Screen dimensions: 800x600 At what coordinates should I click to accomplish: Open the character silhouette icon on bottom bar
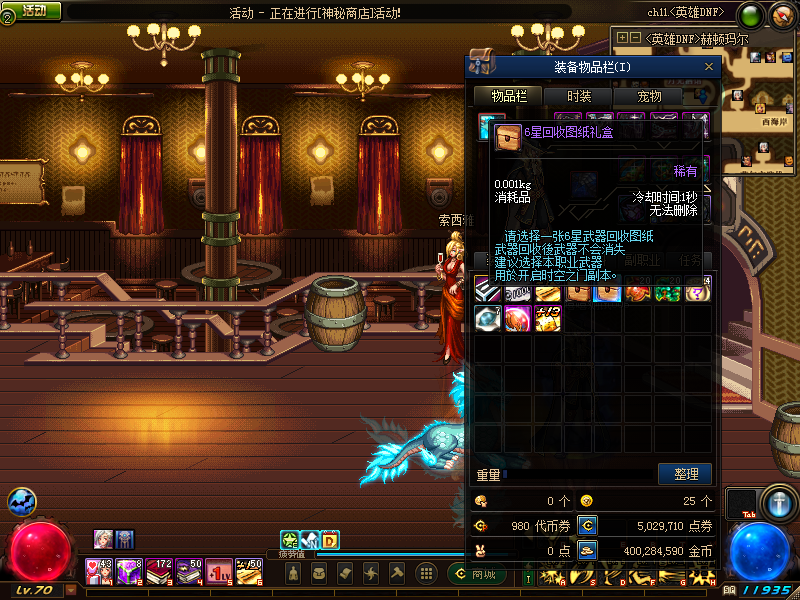[x=293, y=573]
